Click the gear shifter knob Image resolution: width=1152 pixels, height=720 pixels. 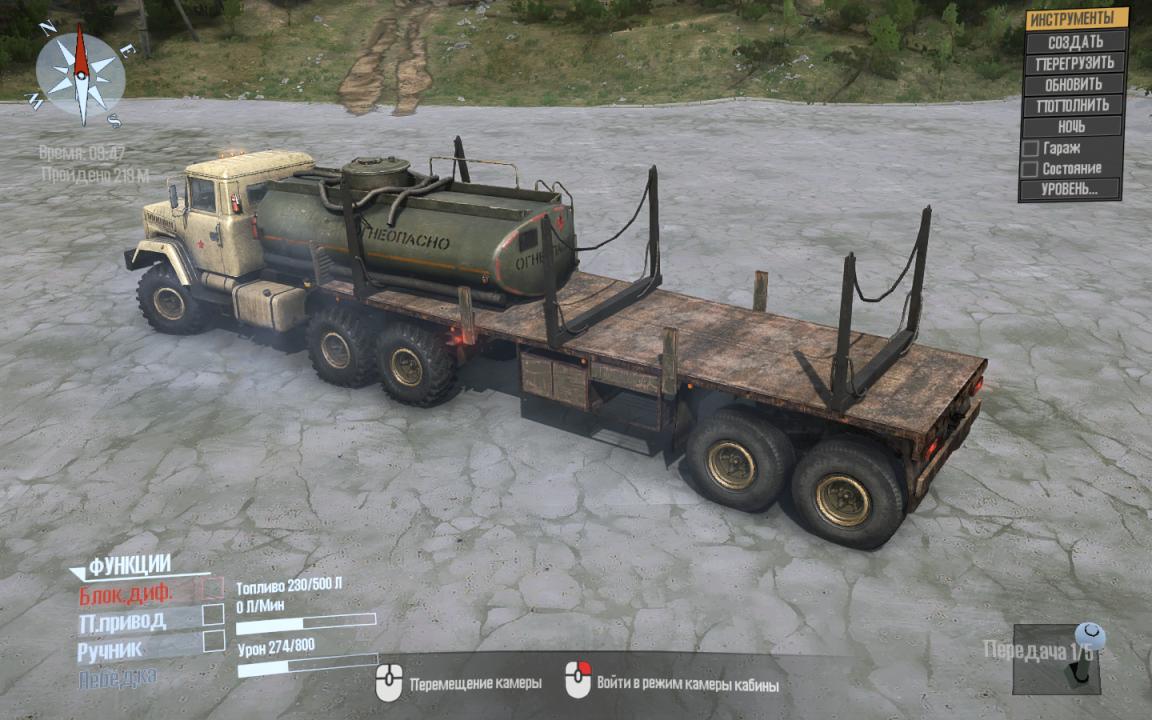pyautogui.click(x=1089, y=635)
